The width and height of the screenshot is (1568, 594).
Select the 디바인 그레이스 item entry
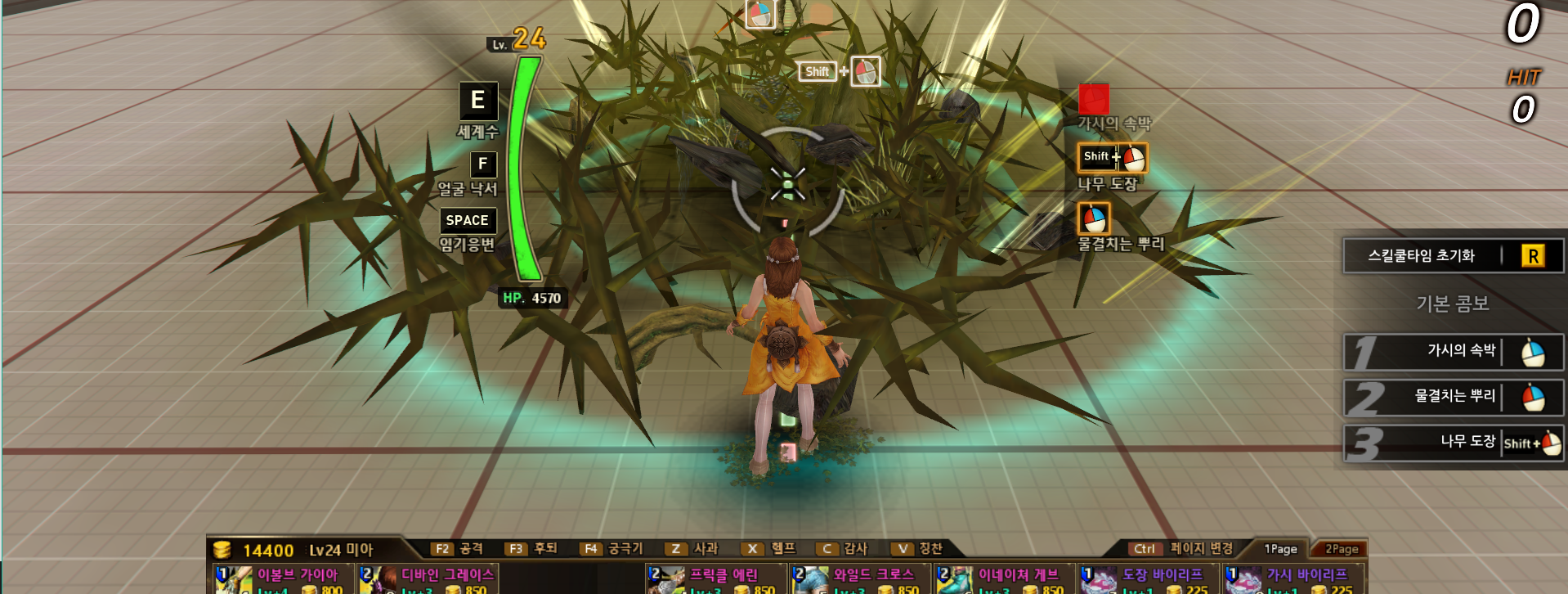coord(428,579)
